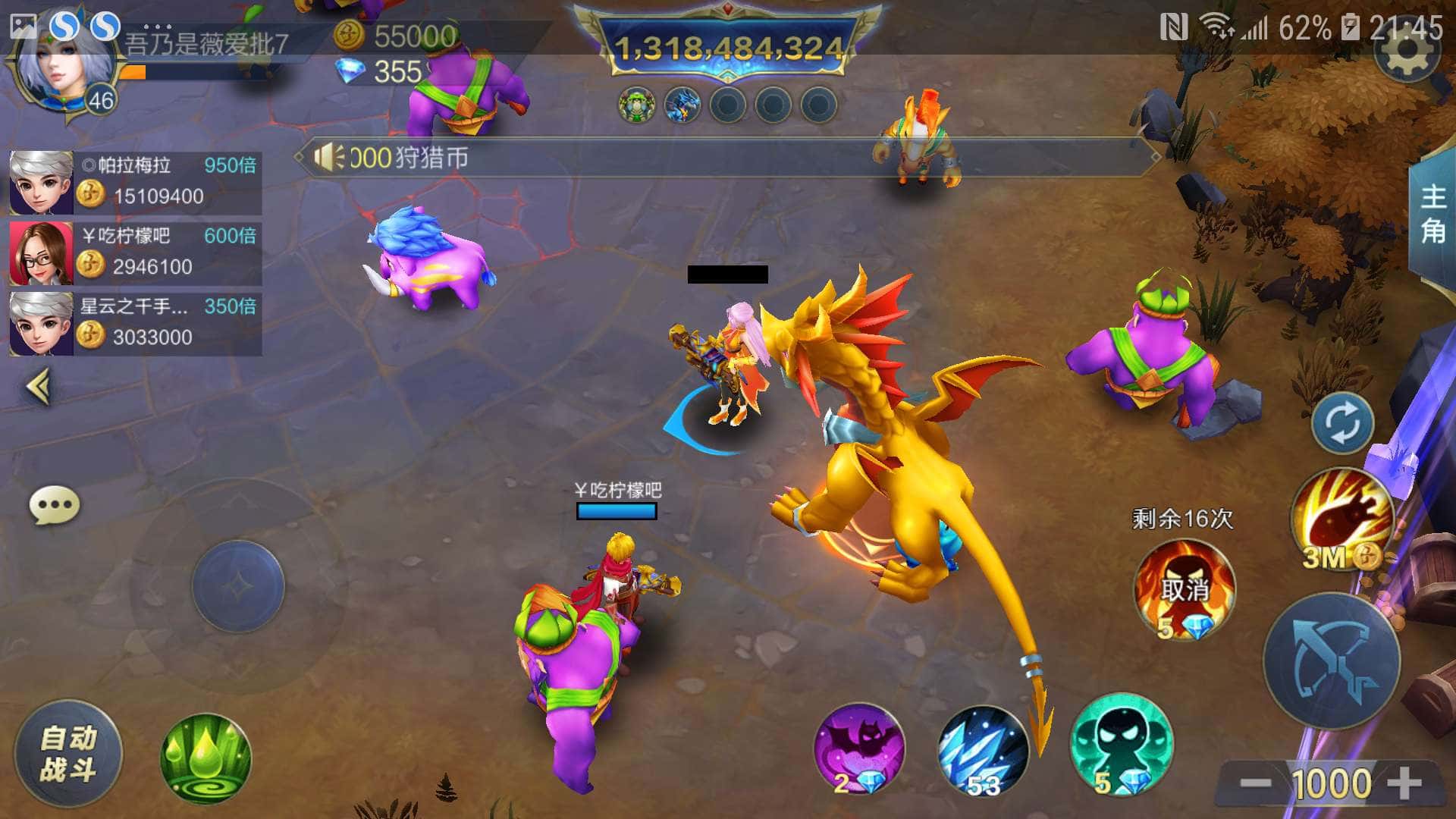
Task: Increase the bet multiplier with plus
Action: (x=1405, y=783)
